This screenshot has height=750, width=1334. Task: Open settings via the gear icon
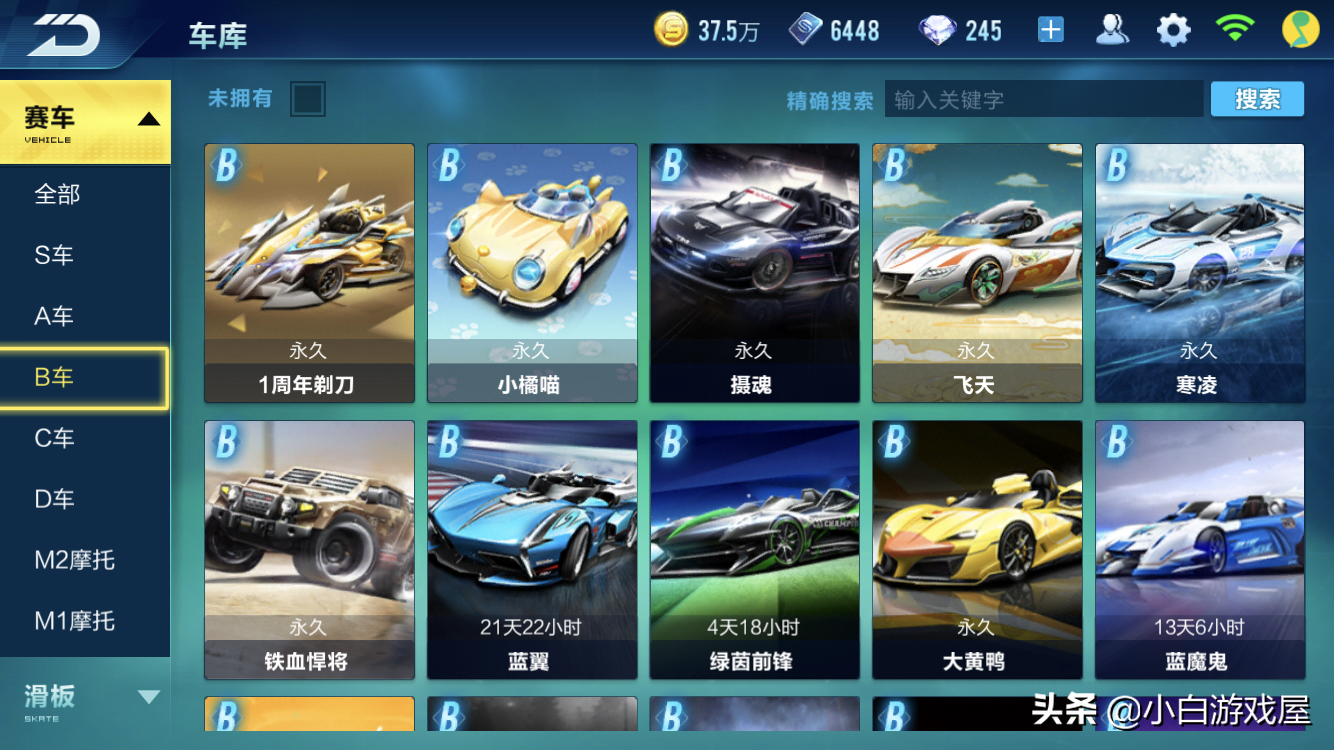click(x=1173, y=30)
